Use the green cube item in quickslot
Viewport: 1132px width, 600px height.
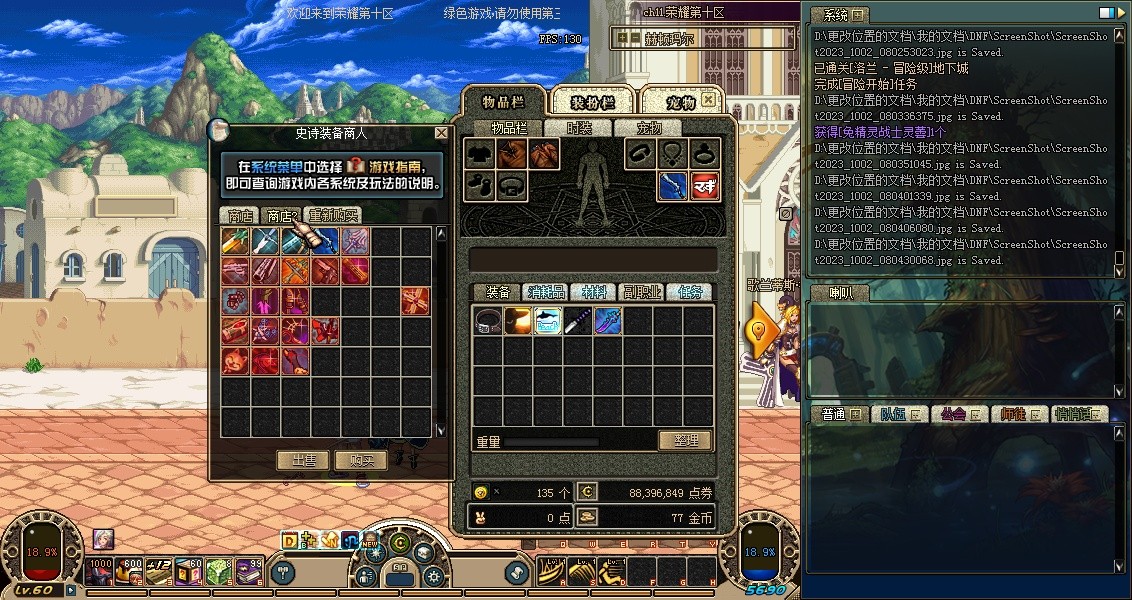(219, 571)
